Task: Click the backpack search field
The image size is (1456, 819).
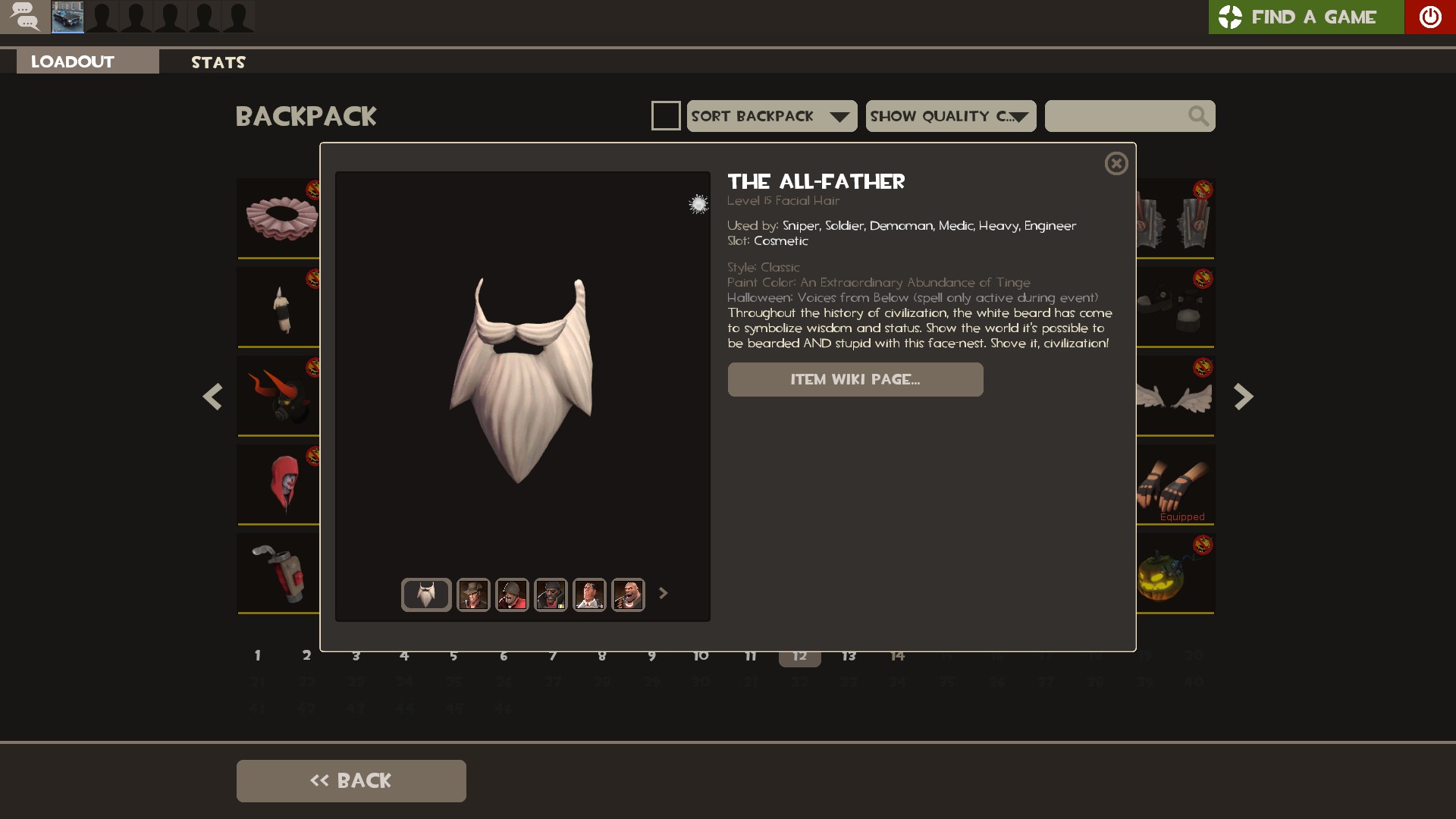Action: pos(1115,116)
